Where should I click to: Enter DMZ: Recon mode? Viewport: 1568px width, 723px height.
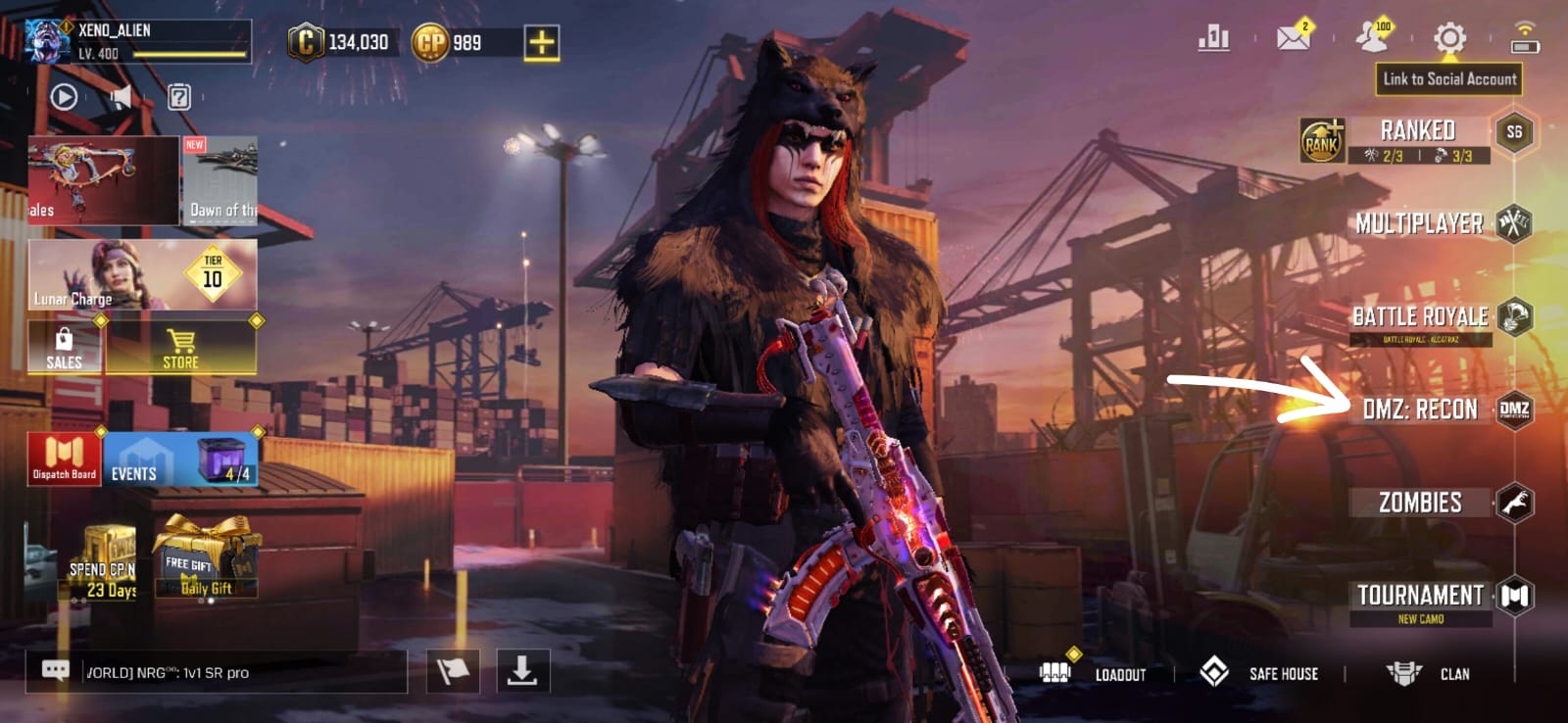pyautogui.click(x=1420, y=410)
